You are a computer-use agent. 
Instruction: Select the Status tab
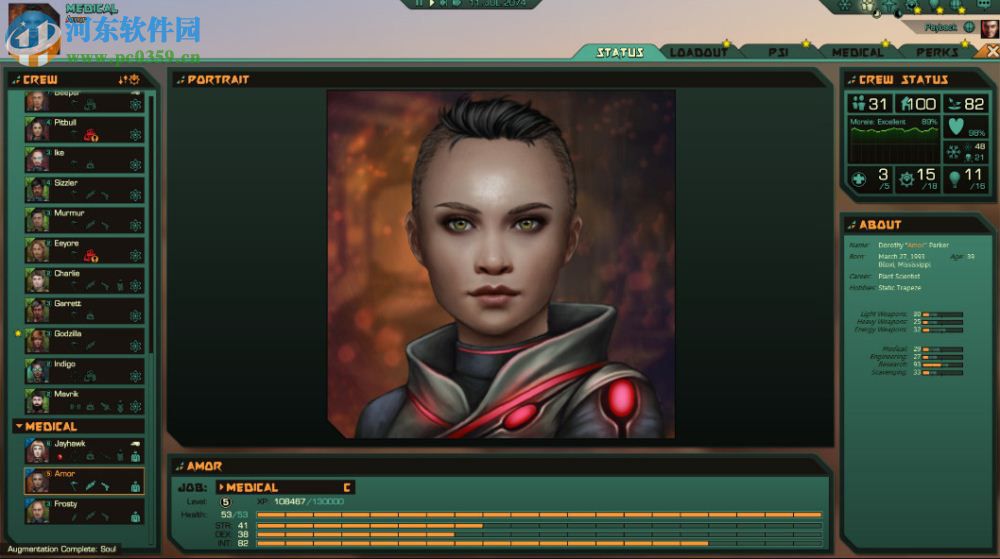click(x=620, y=52)
